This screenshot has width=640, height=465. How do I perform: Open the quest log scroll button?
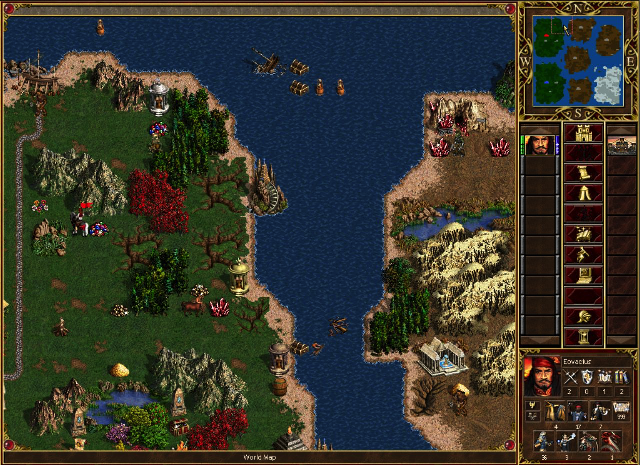point(583,170)
